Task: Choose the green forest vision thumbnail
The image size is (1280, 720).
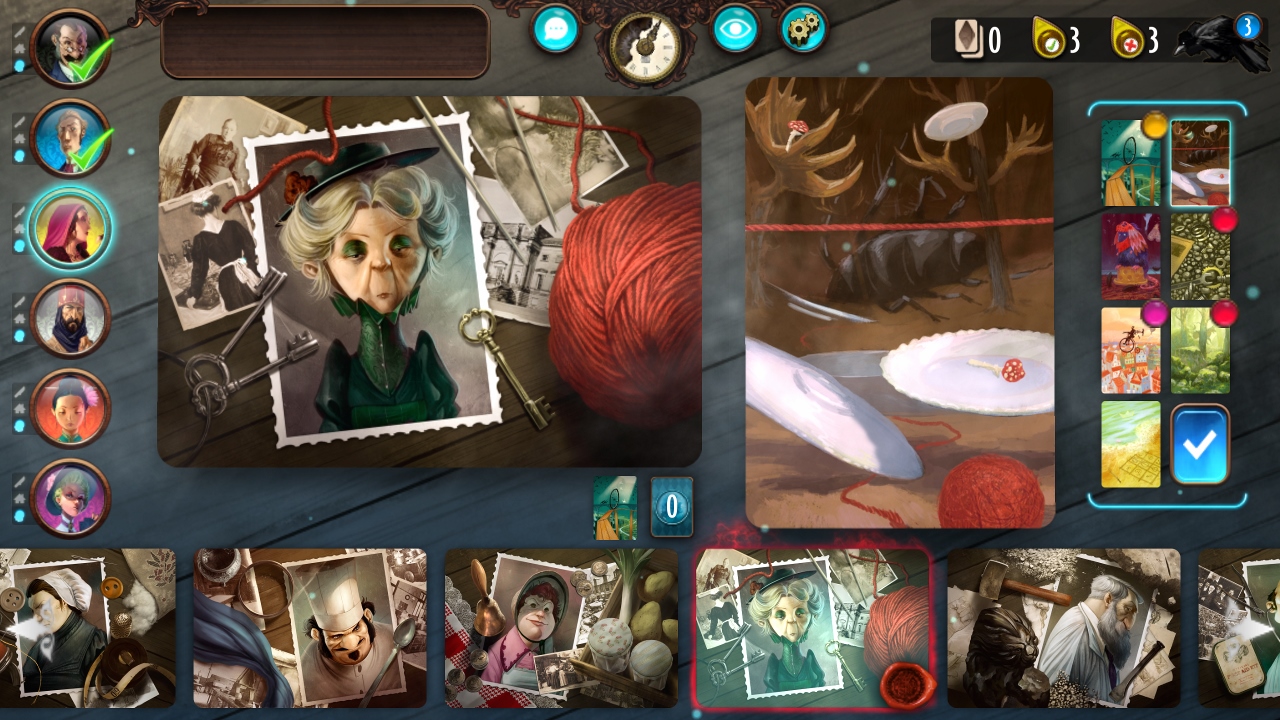Action: click(1200, 349)
